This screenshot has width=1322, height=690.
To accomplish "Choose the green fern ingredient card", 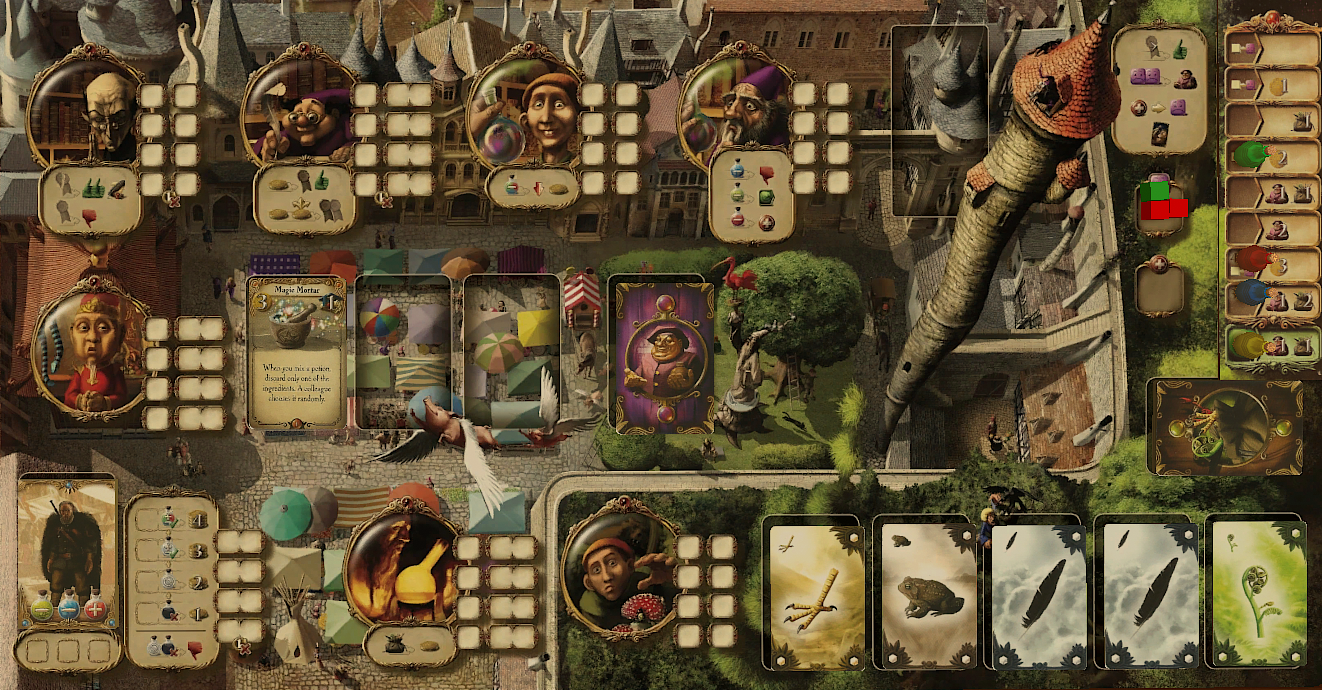I will click(x=1254, y=591).
